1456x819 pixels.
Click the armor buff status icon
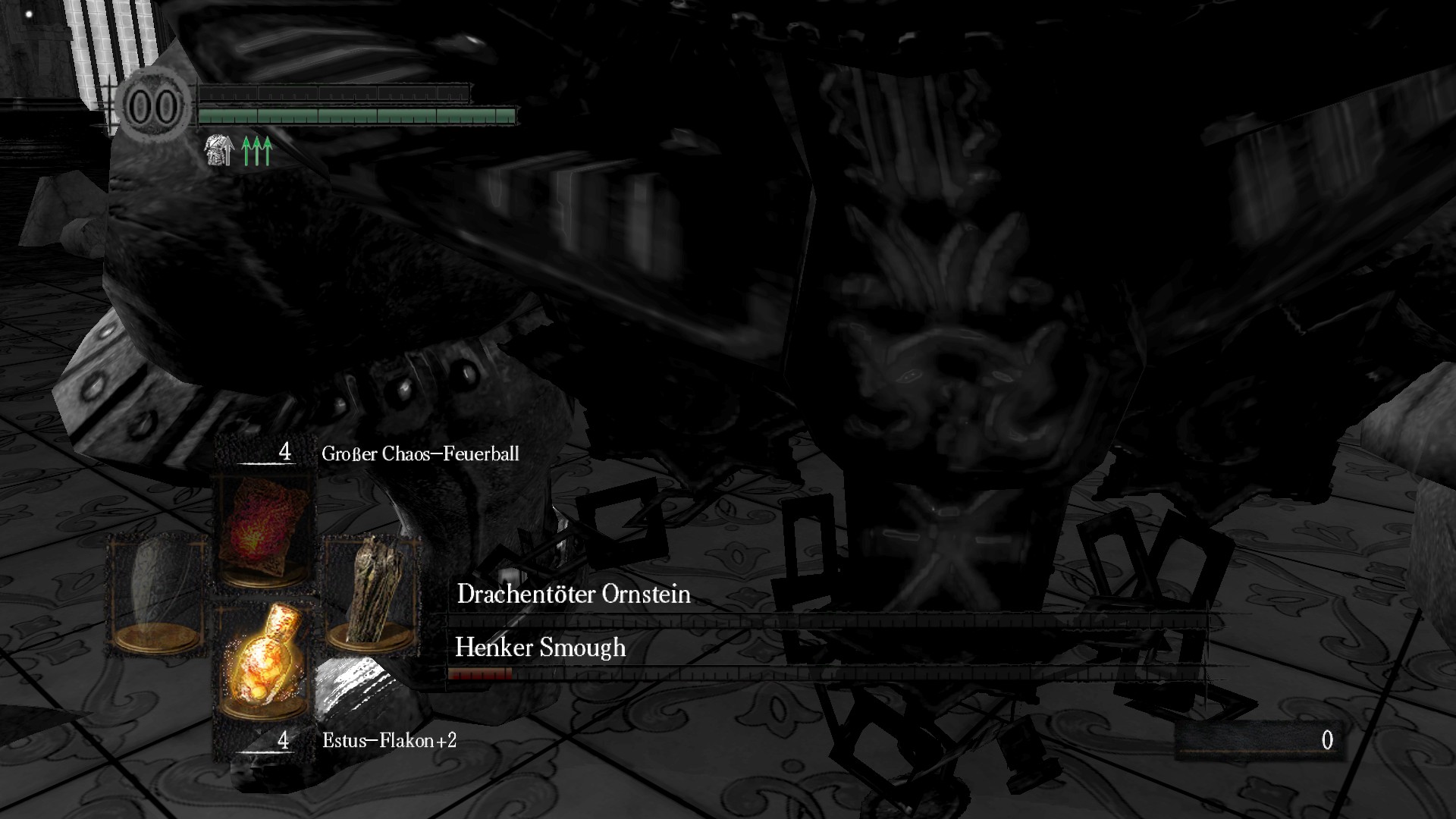pos(218,151)
